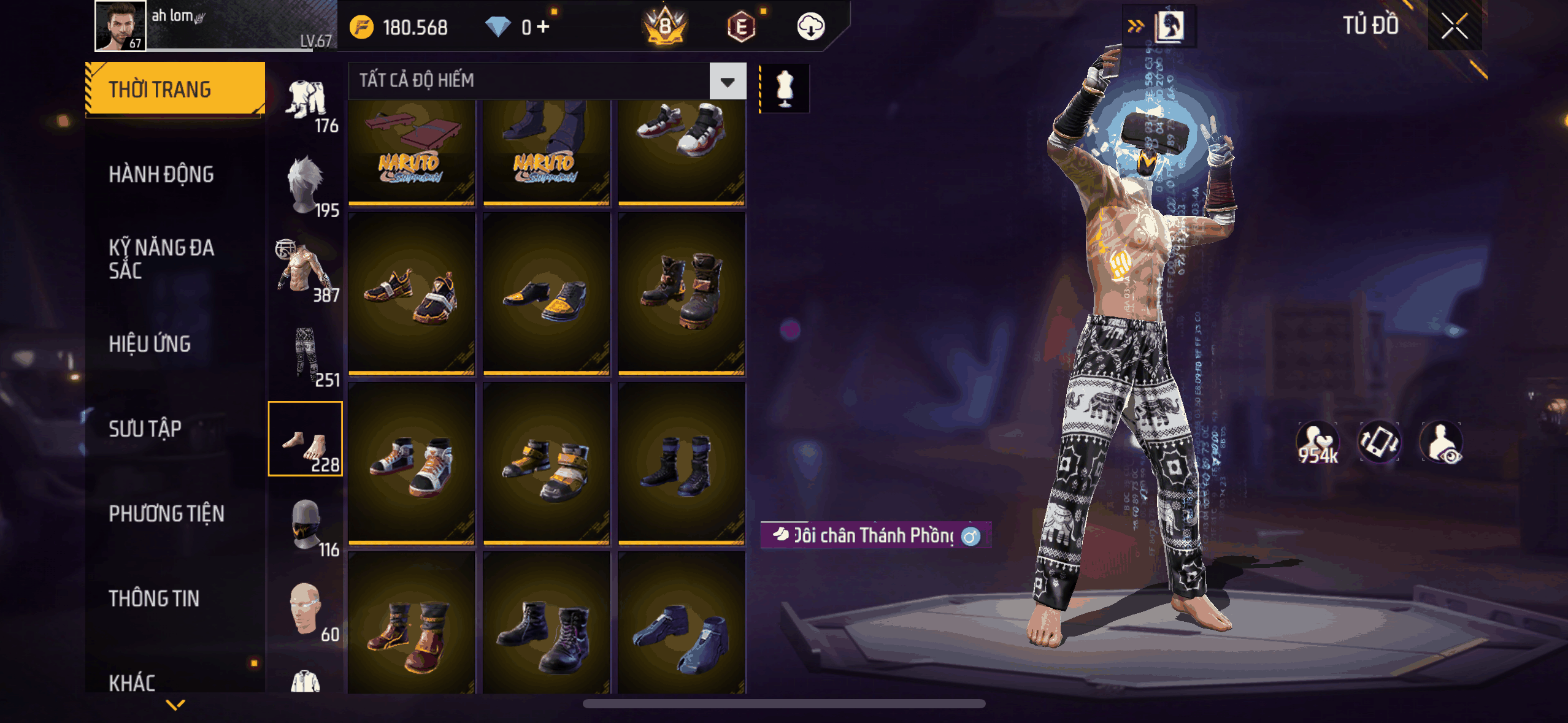The height and width of the screenshot is (723, 1568).
Task: Add diamonds with the plus button
Action: click(543, 27)
